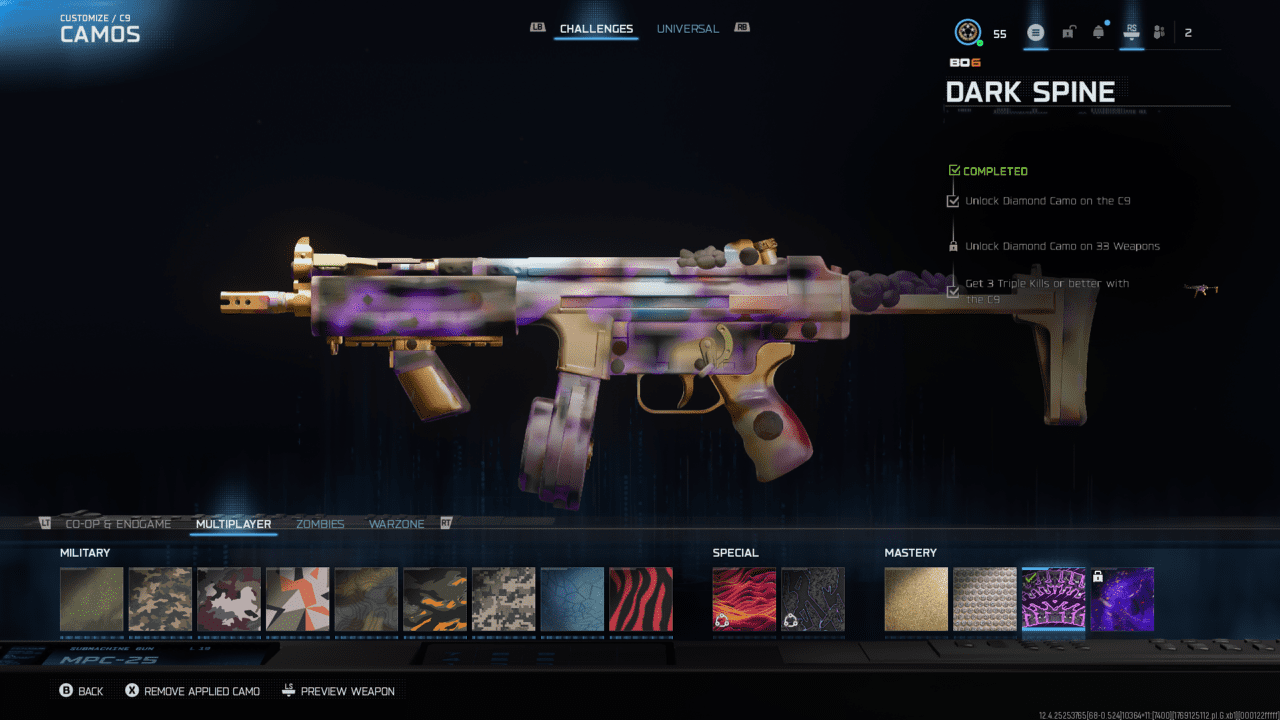Select the Multiplayer camo category
Screen dimensions: 1280x720
(233, 524)
